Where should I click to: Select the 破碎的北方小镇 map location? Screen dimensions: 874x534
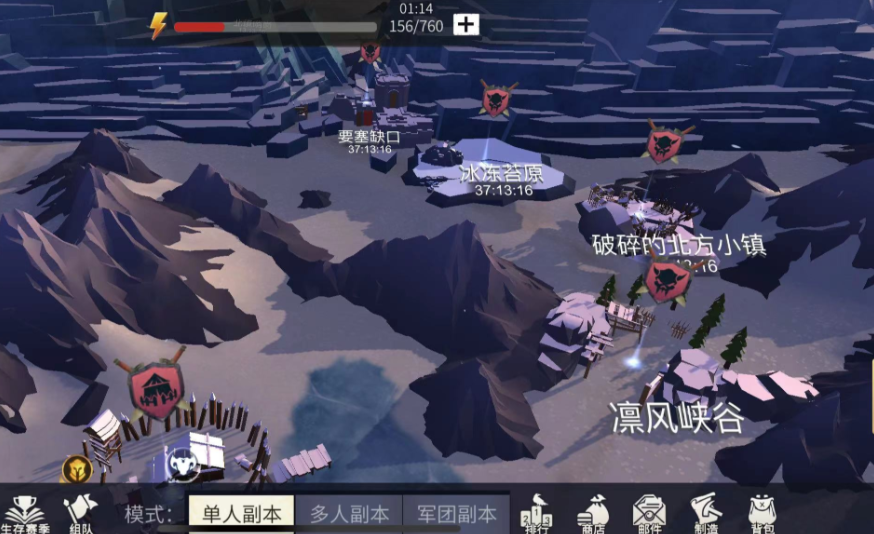coord(679,245)
